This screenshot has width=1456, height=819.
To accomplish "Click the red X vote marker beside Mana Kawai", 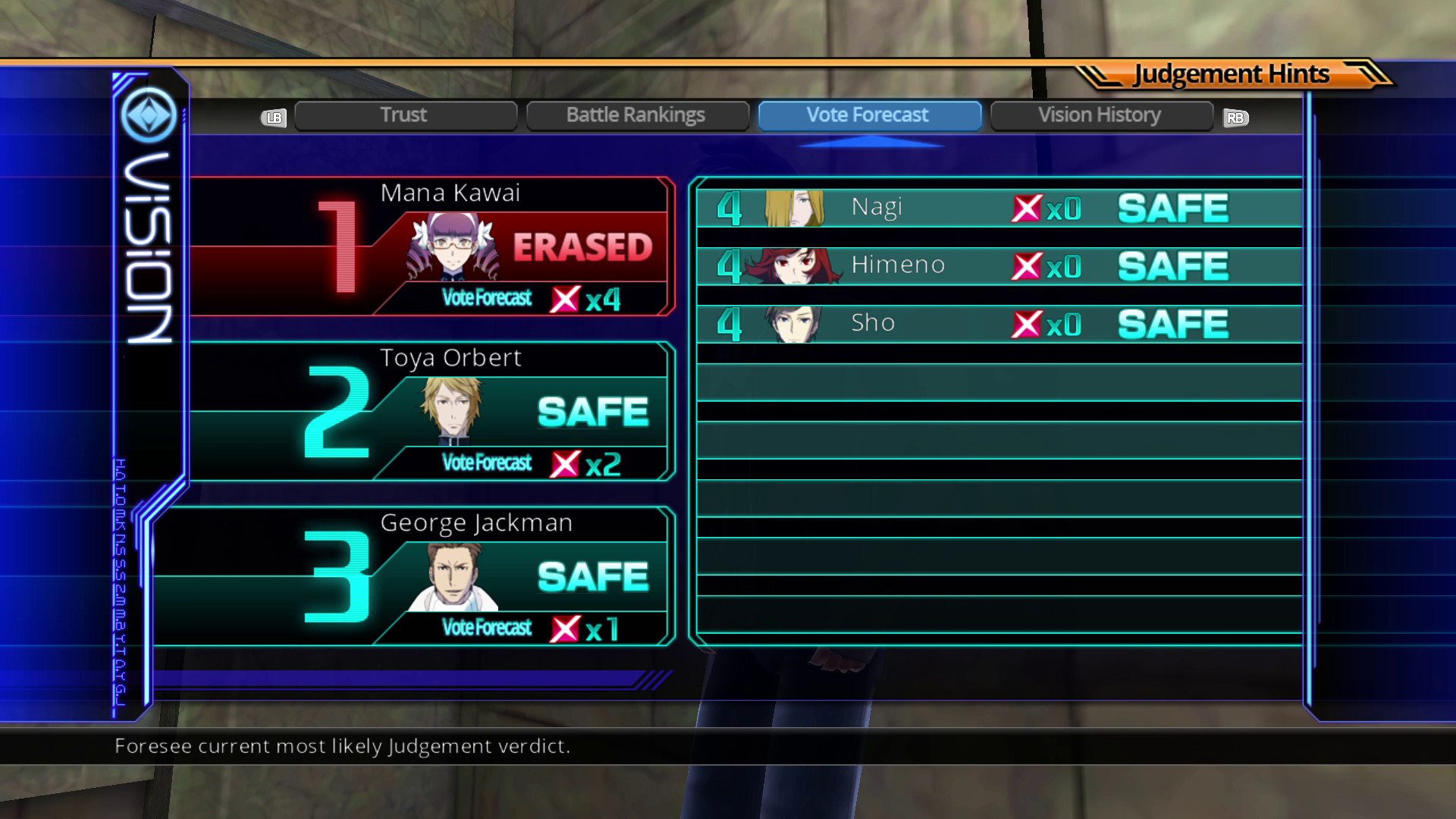I will (x=565, y=298).
